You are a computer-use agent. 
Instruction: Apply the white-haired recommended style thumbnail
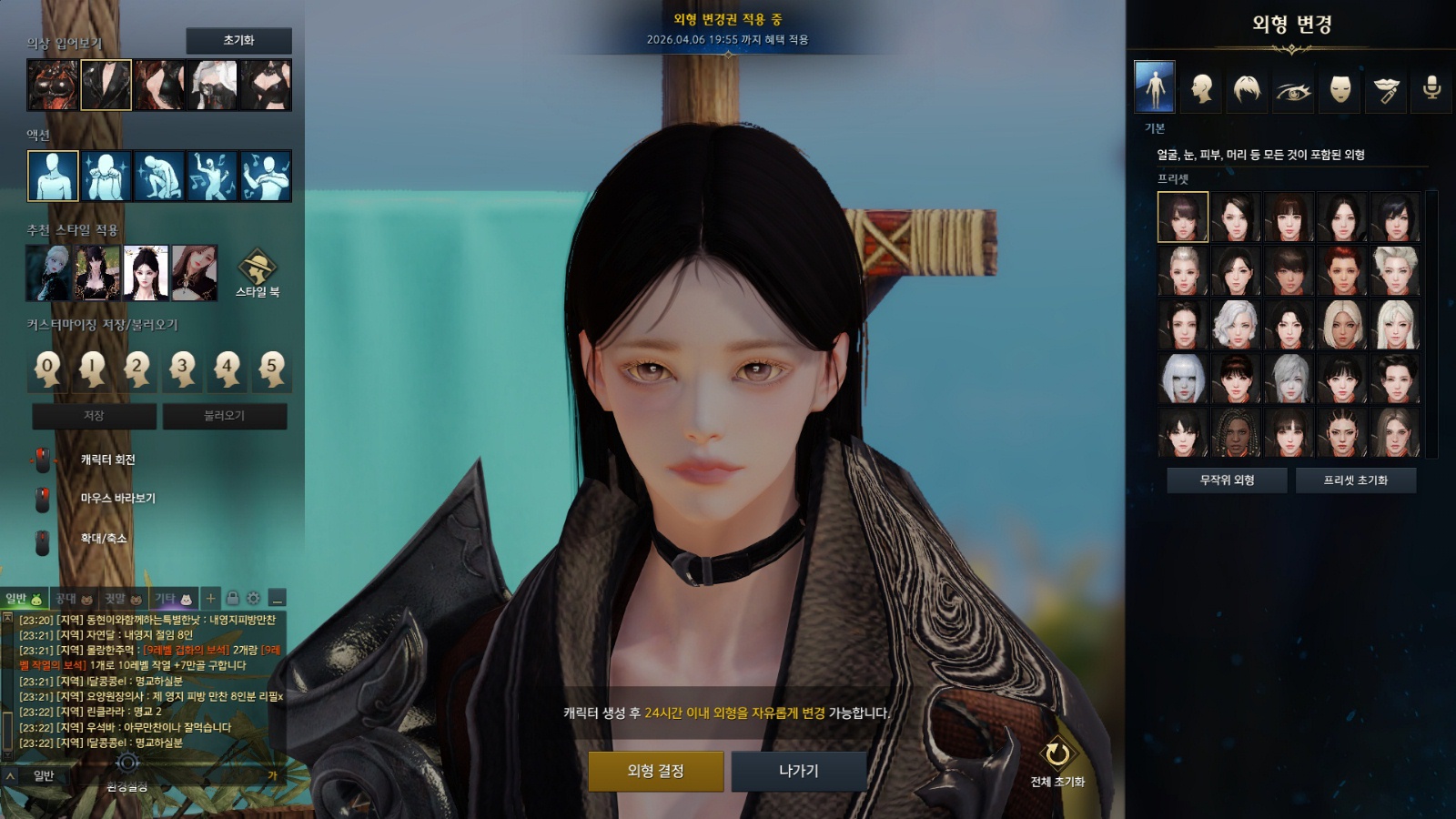click(48, 272)
